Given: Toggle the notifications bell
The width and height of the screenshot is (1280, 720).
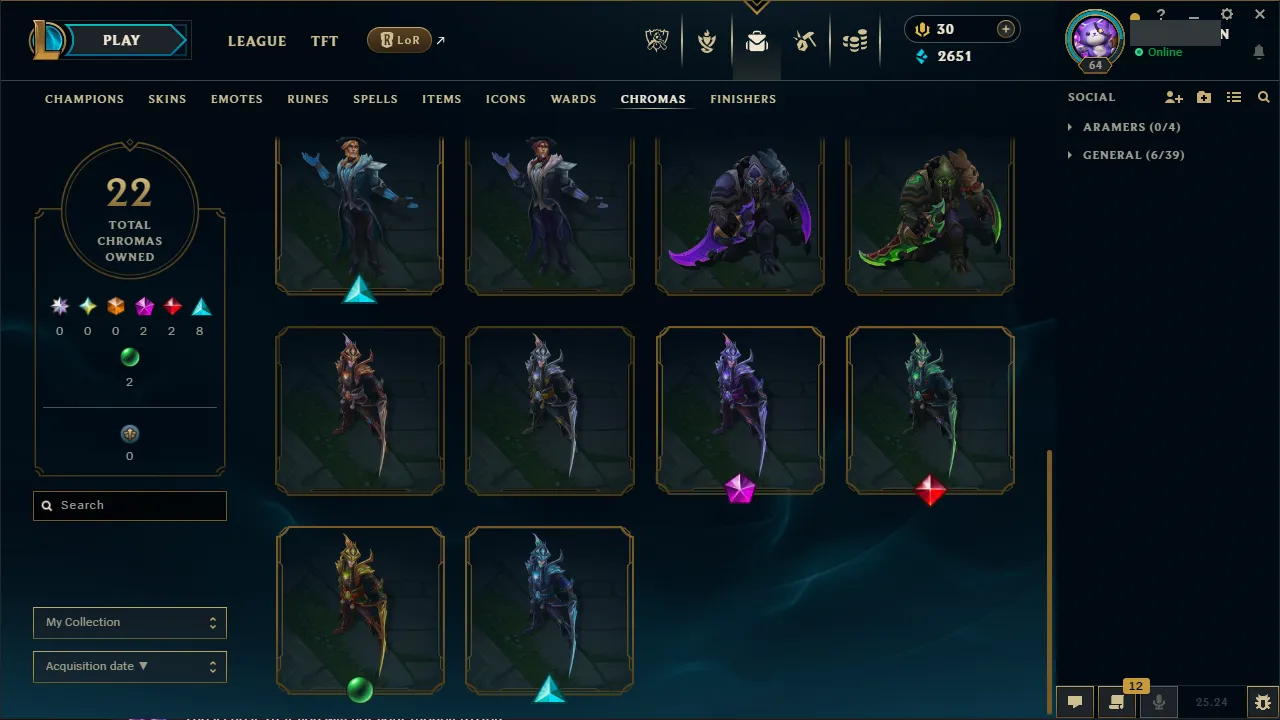Looking at the screenshot, I should click(1258, 52).
